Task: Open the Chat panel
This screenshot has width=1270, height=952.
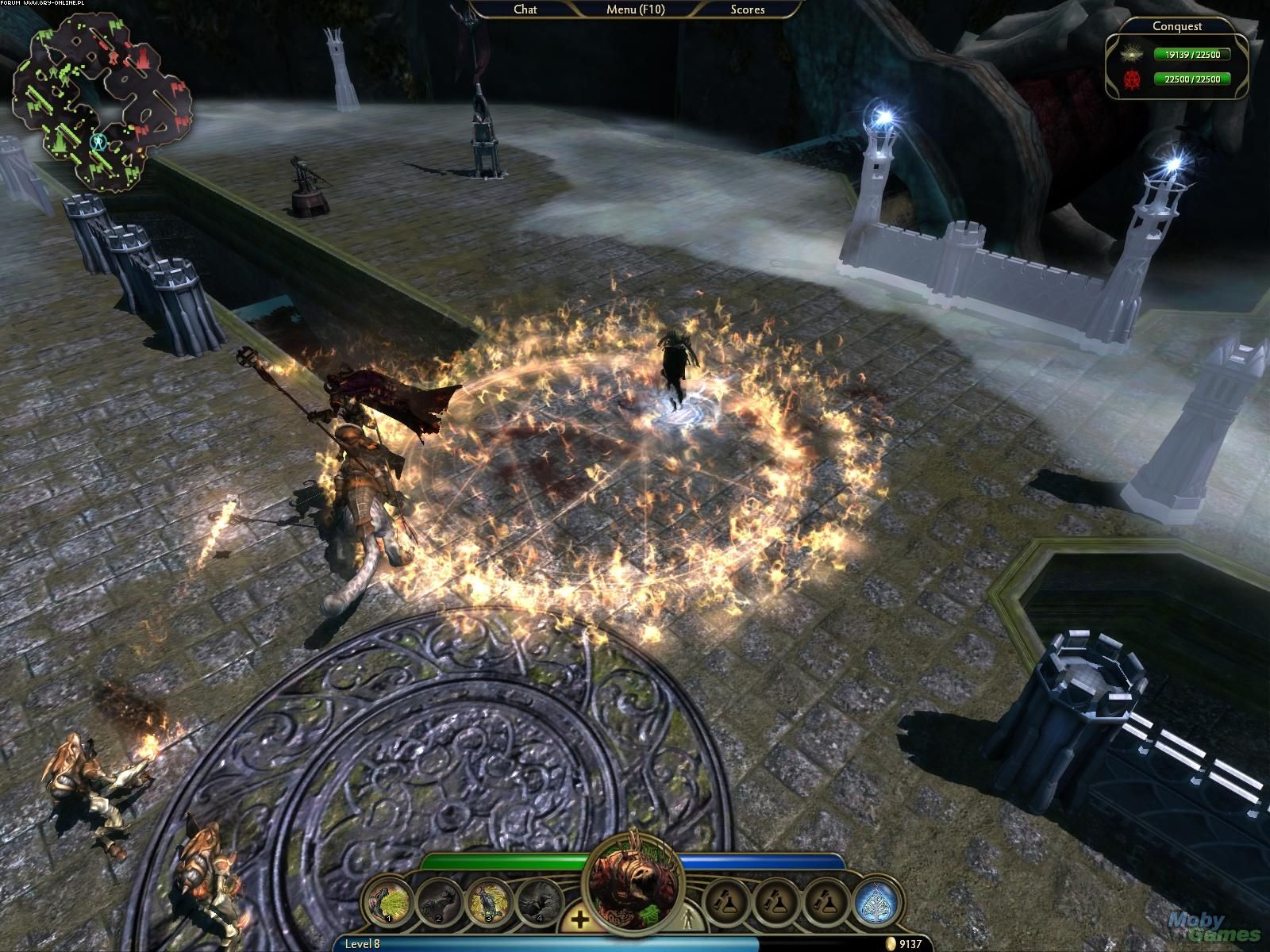Action: [x=525, y=10]
